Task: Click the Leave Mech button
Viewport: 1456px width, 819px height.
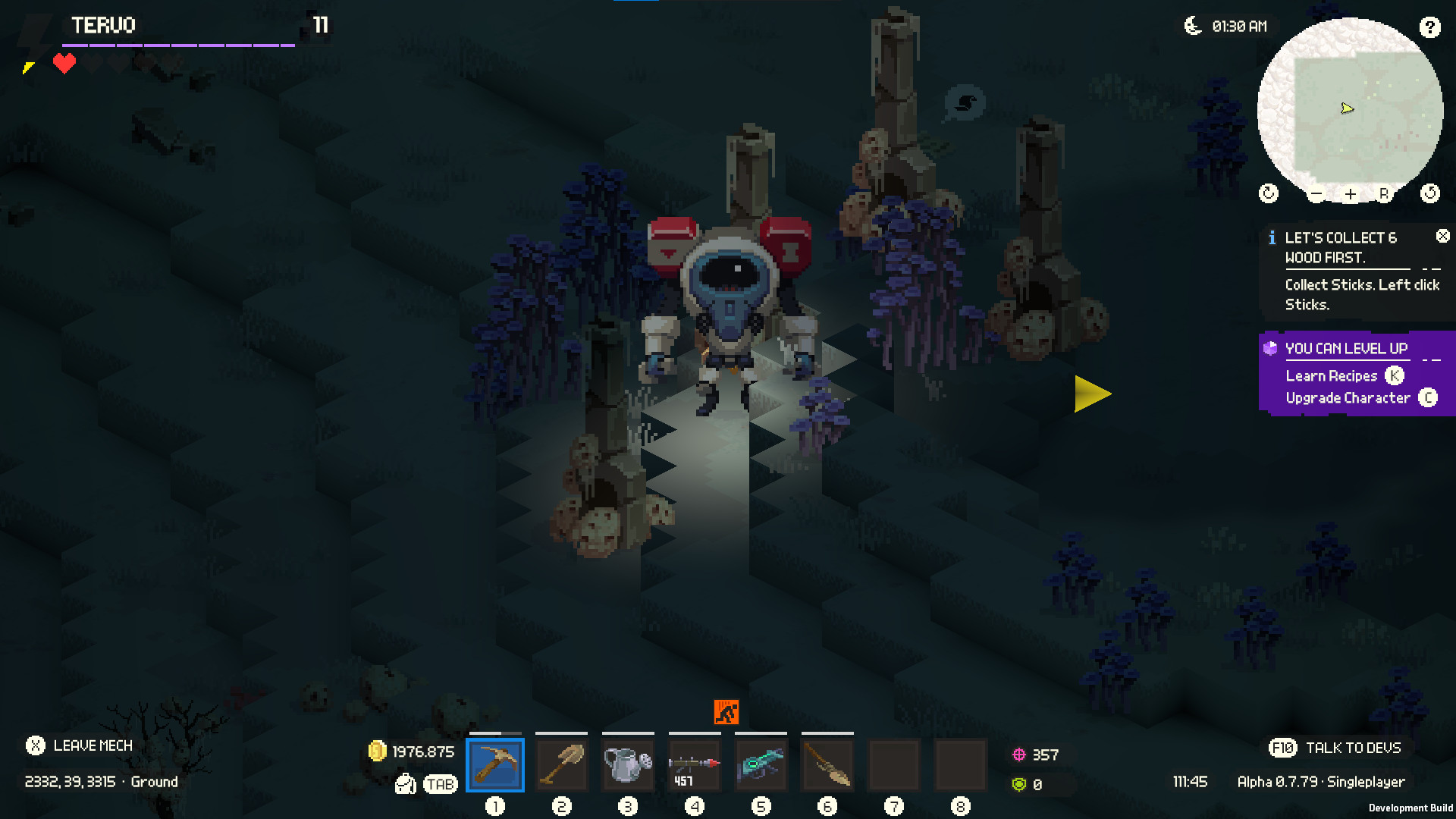Action: (80, 745)
